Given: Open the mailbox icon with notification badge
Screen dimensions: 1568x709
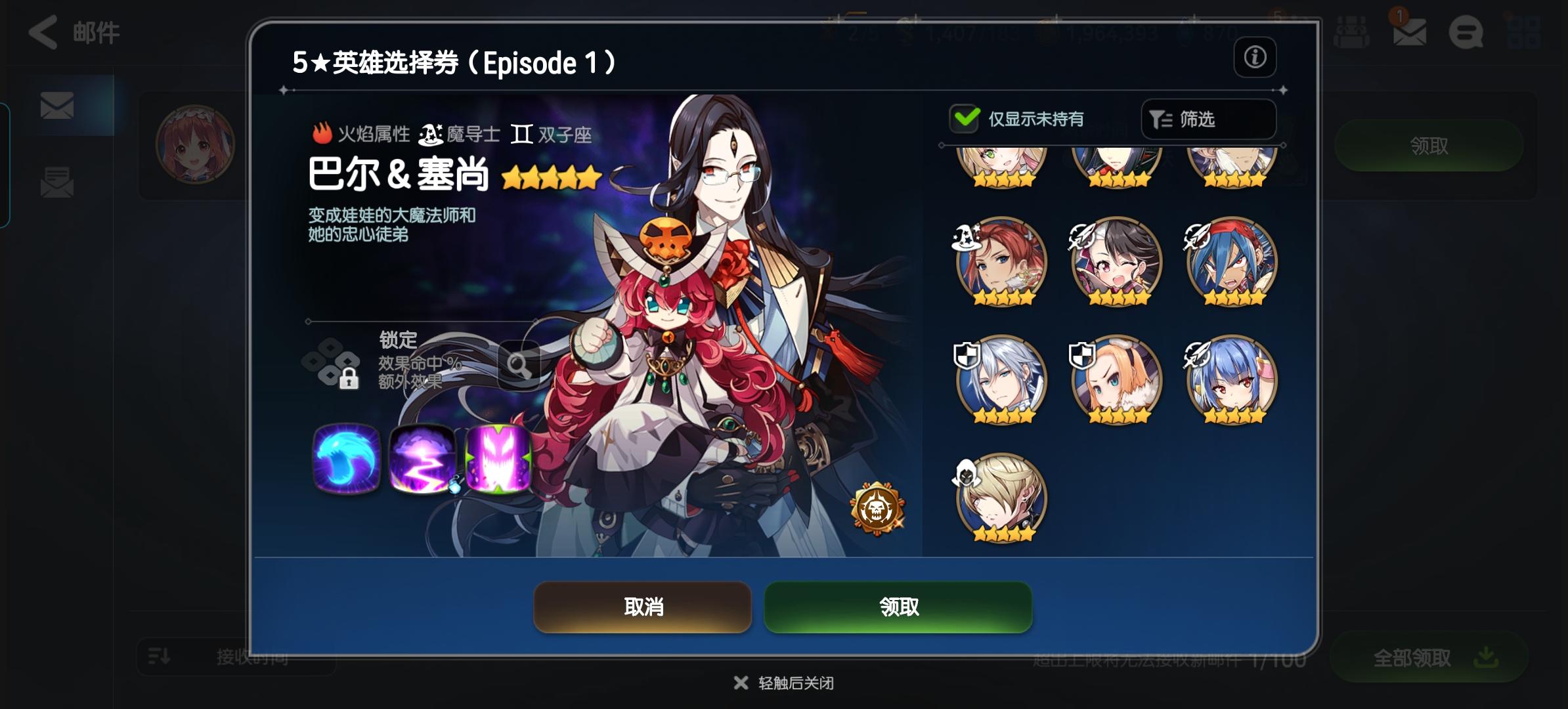Looking at the screenshot, I should 1409,32.
